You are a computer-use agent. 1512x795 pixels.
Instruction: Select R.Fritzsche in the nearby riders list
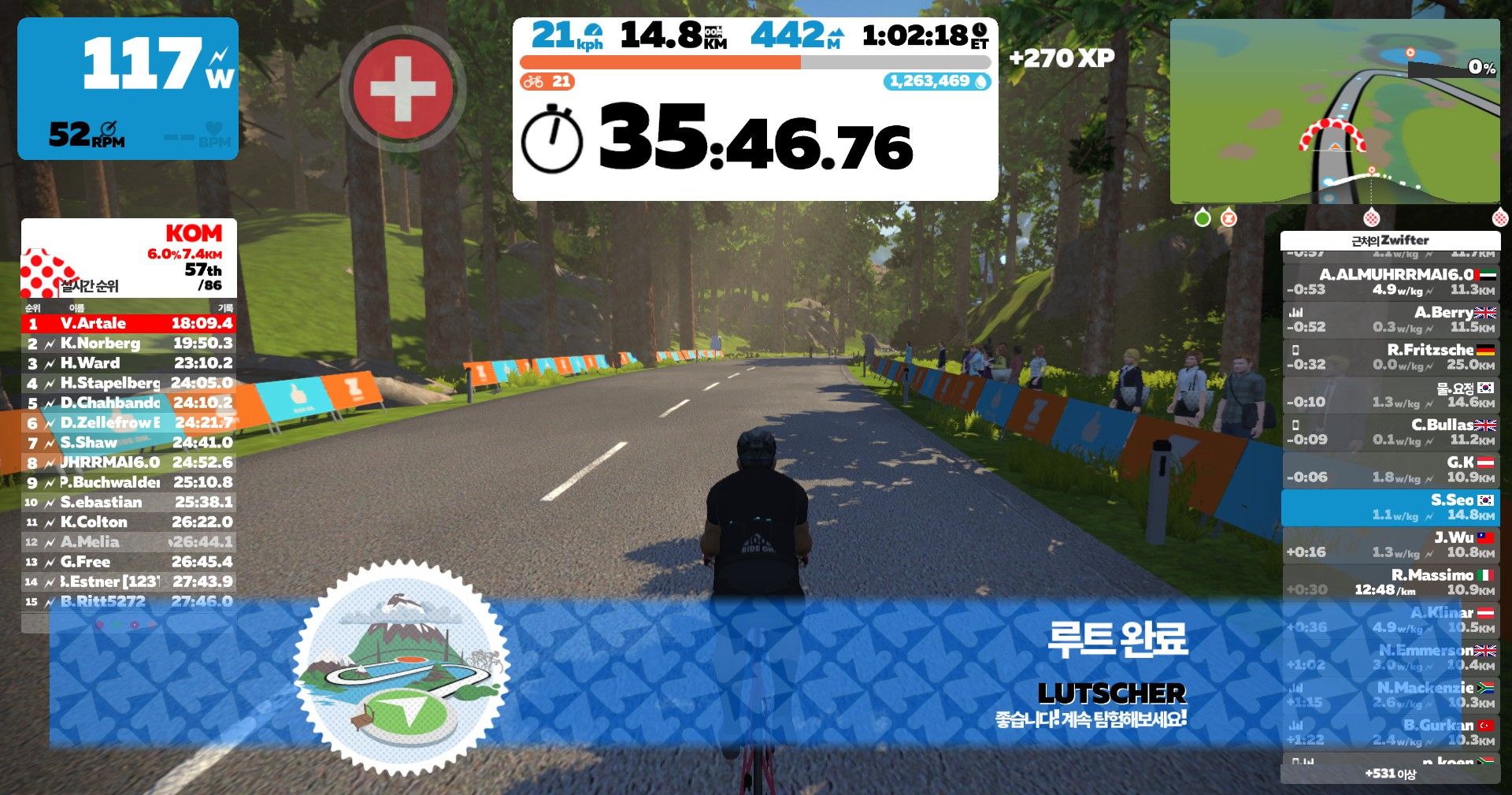point(1390,357)
